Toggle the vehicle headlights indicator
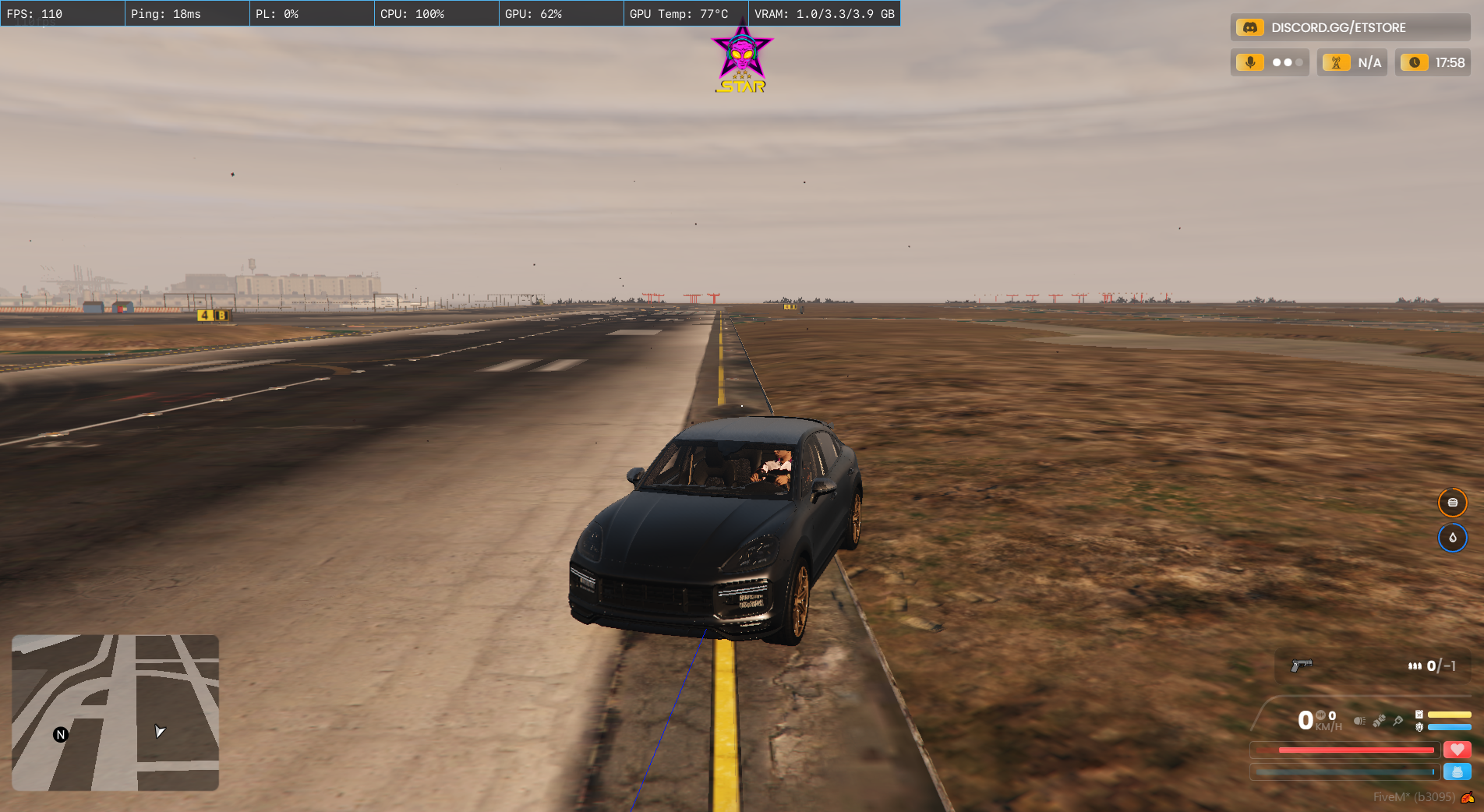The image size is (1484, 812). click(x=1359, y=721)
